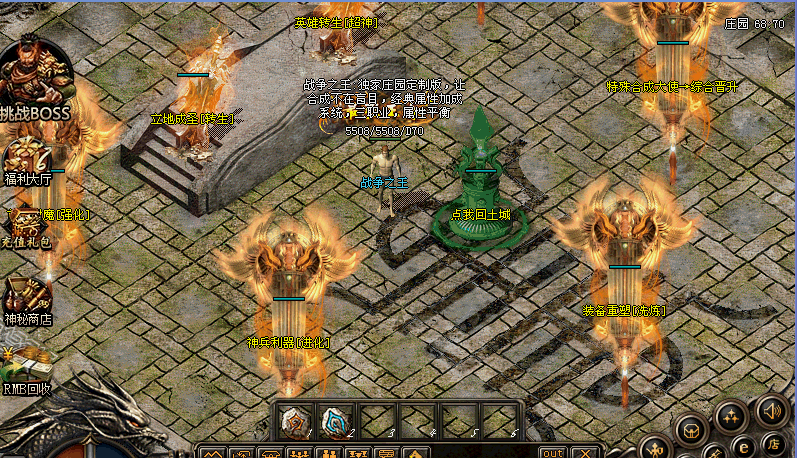Click the X button beside 'out'

click(584, 453)
